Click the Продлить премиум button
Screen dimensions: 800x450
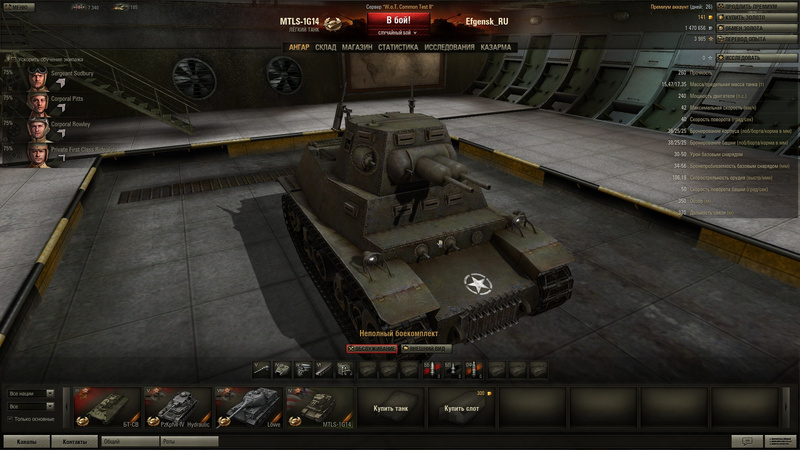pos(757,6)
